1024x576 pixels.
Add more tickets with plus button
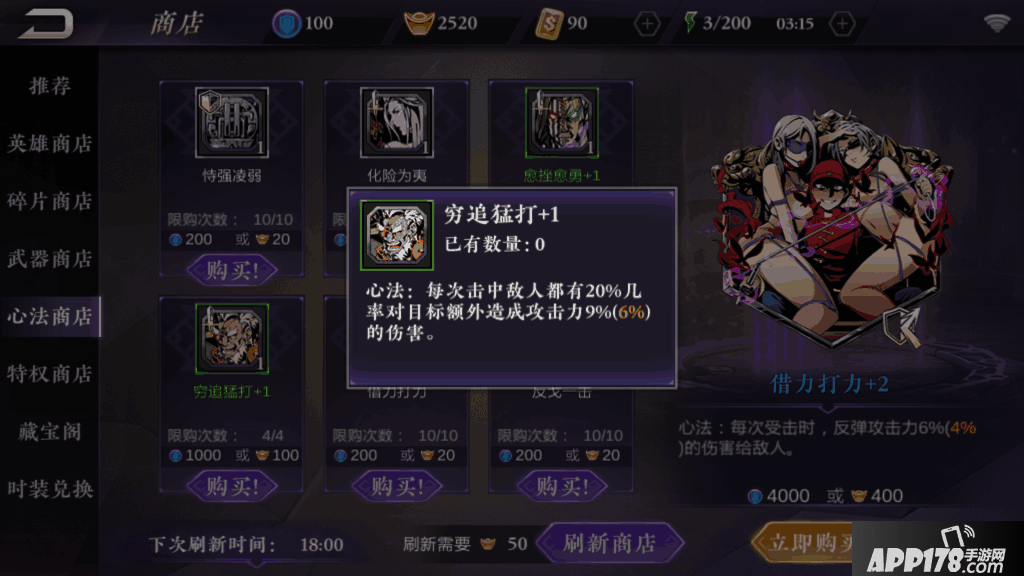point(648,23)
